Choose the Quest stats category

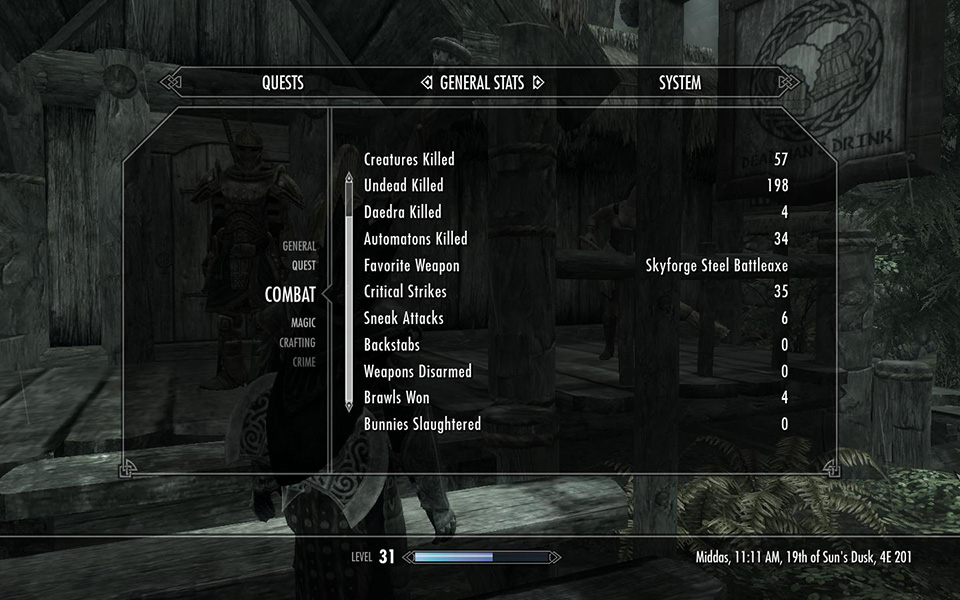tap(303, 266)
